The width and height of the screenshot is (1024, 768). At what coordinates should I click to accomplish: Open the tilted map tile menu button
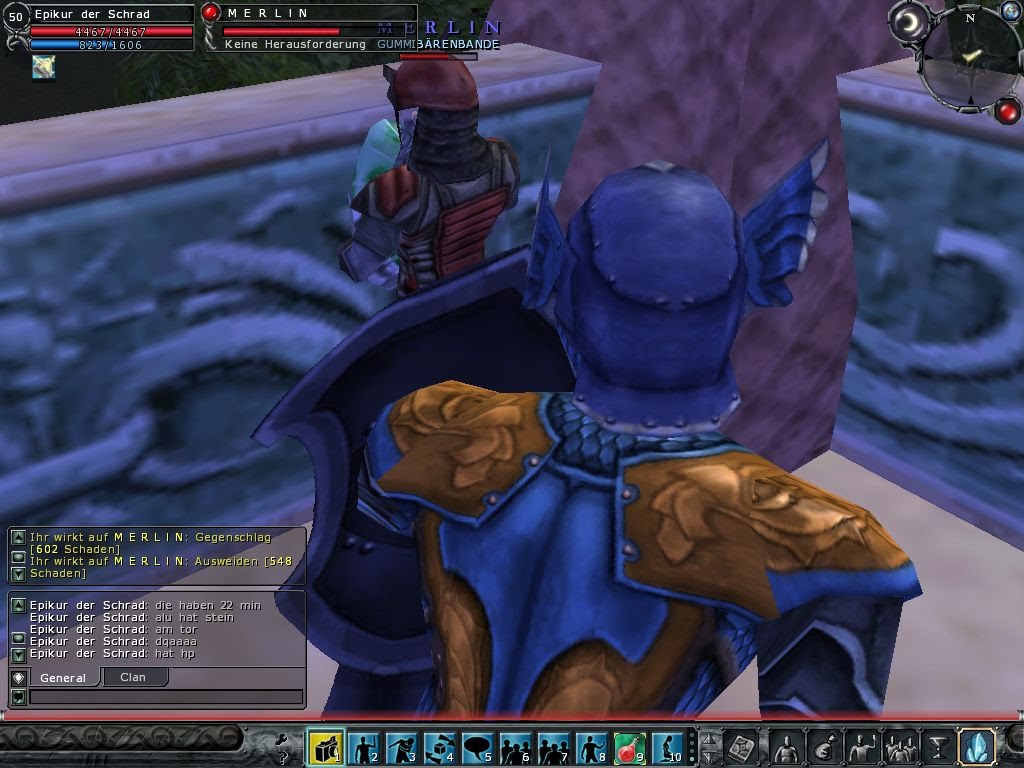[741, 747]
